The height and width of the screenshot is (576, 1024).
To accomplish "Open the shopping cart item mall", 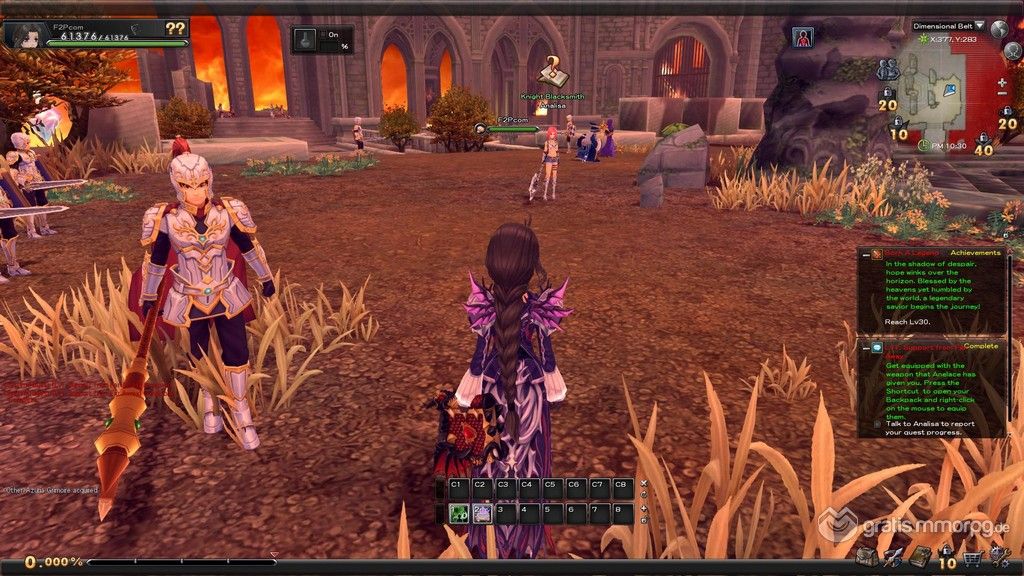I will click(x=971, y=557).
